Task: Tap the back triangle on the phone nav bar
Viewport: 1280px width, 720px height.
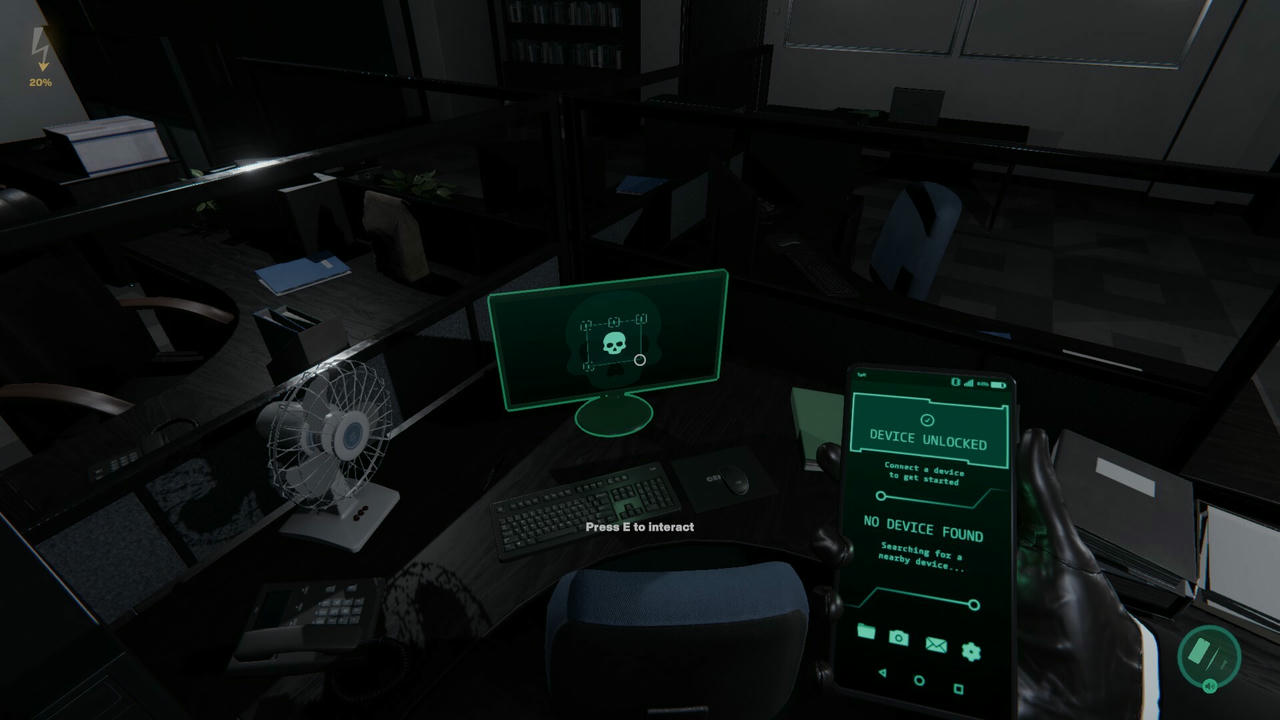Action: tap(882, 672)
